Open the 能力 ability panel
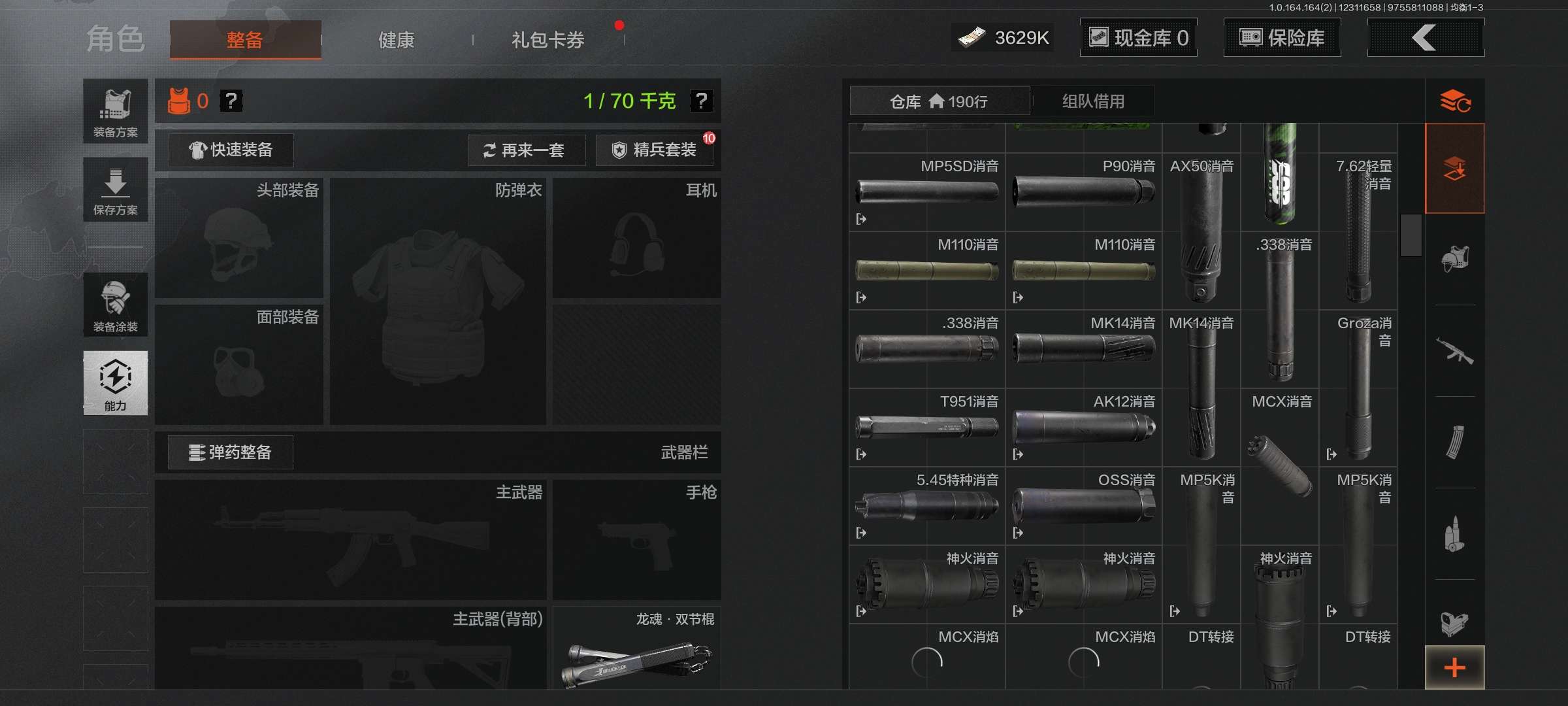 tap(116, 383)
